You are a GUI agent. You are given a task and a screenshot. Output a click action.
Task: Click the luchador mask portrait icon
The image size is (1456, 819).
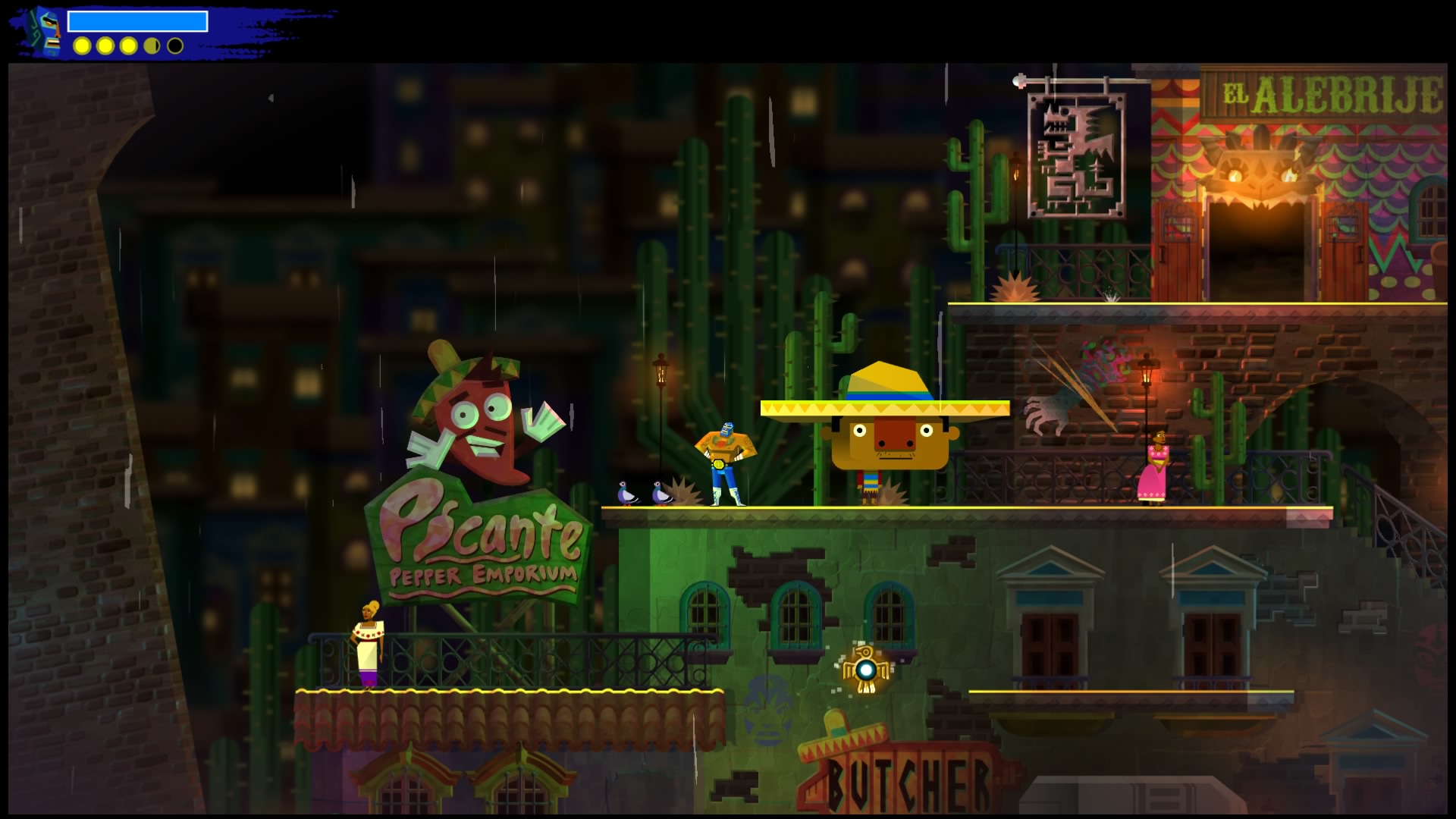(x=47, y=32)
